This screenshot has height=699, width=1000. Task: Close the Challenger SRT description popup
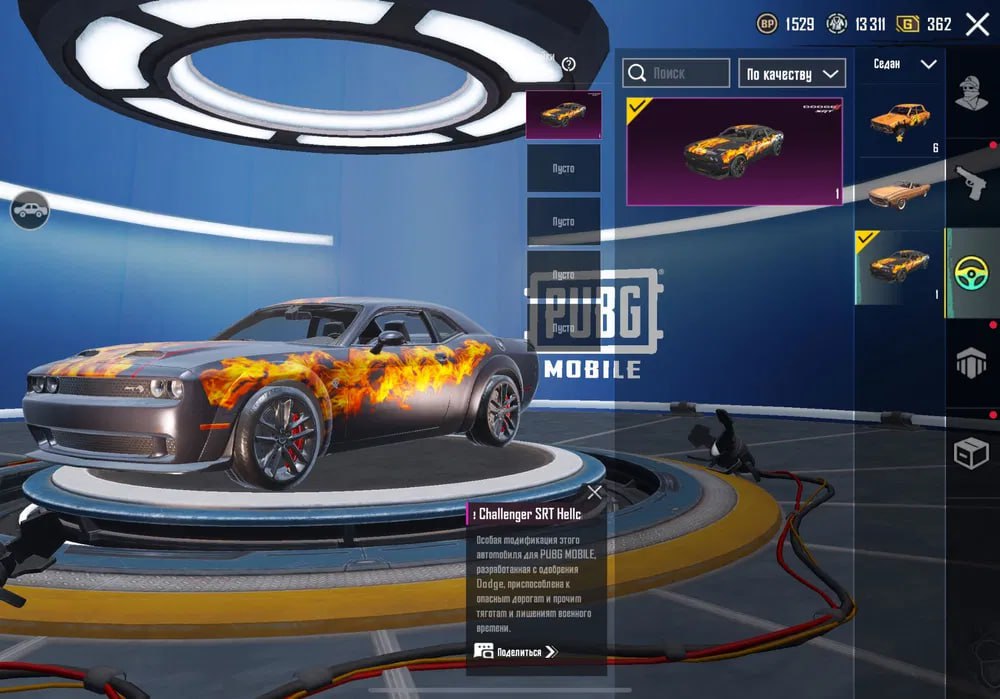pos(595,492)
